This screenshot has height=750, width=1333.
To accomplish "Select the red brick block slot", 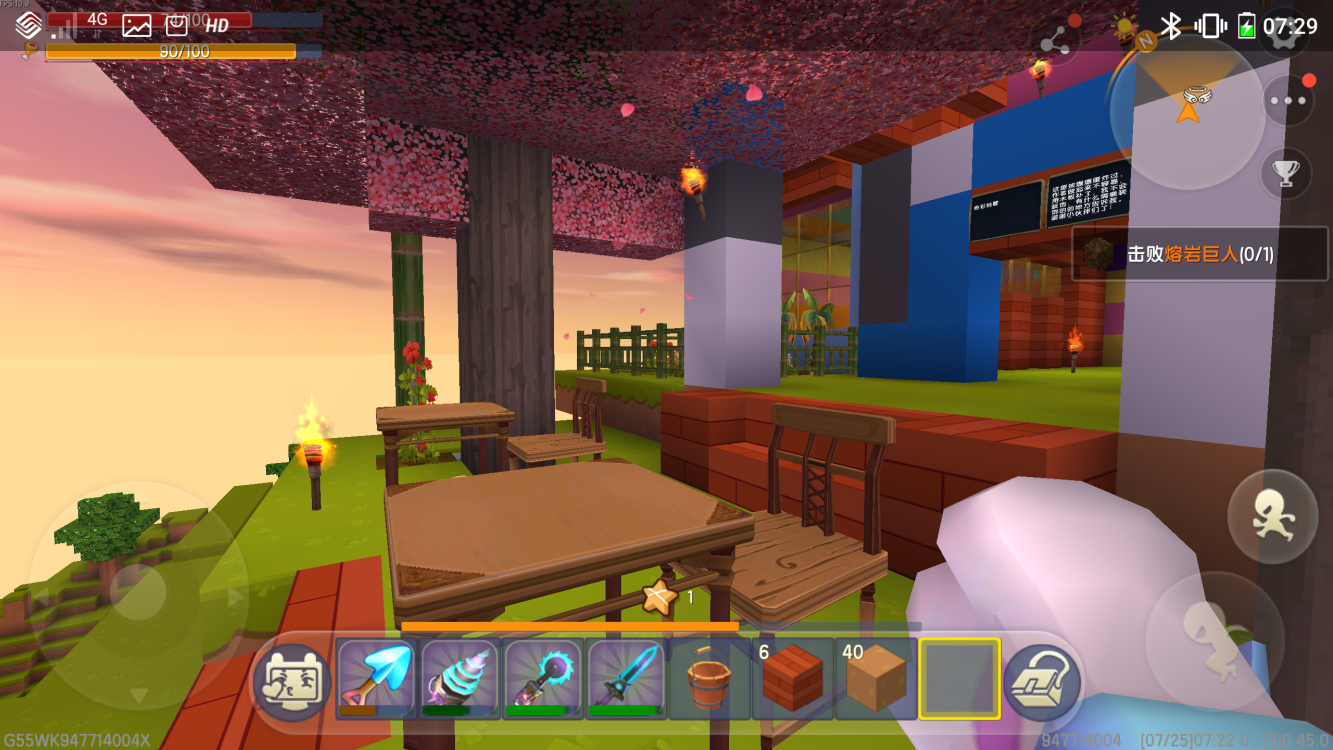I will [x=793, y=679].
